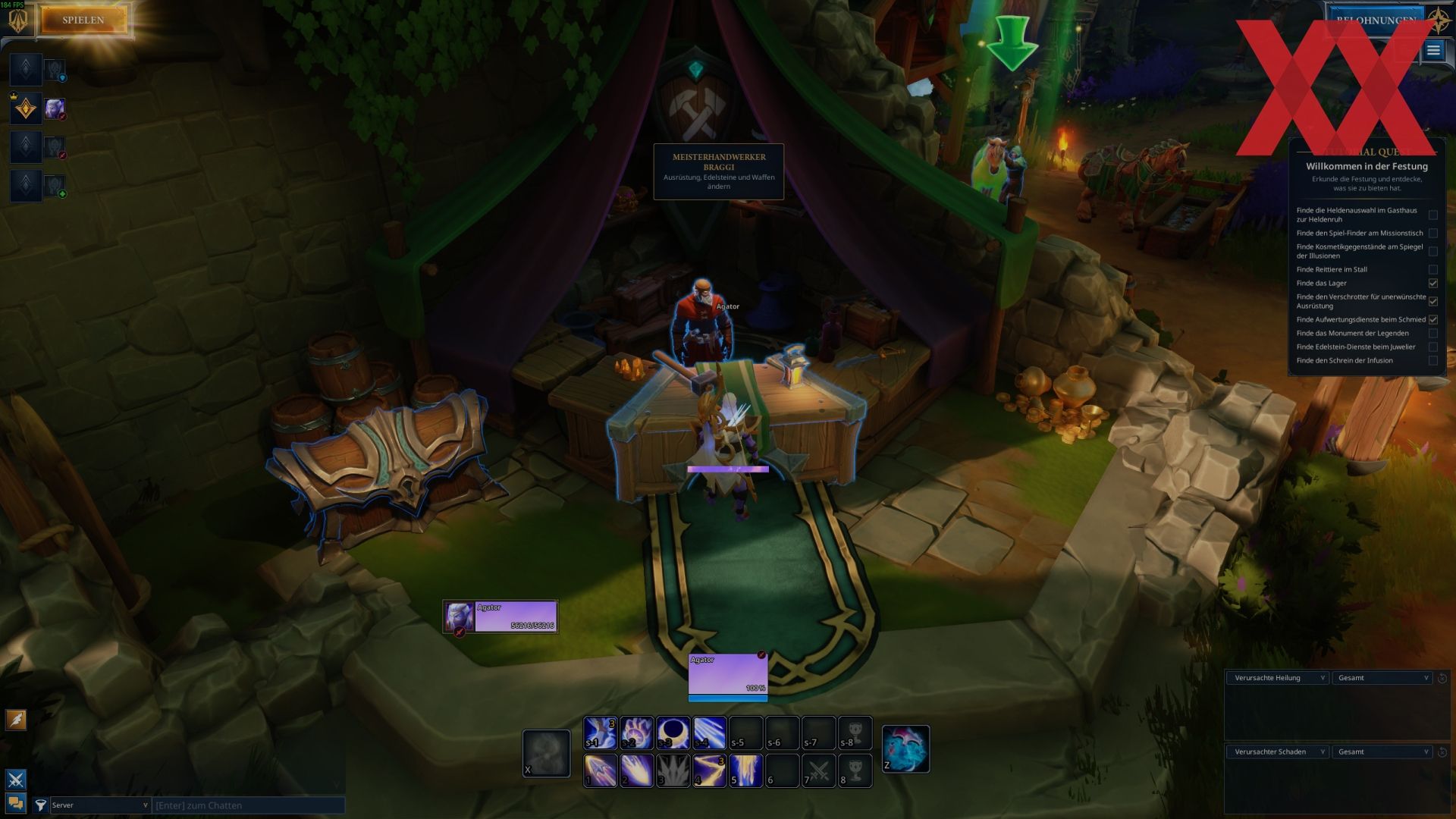The width and height of the screenshot is (1456, 819).
Task: Toggle the chat window speech bubble icon
Action: click(16, 803)
